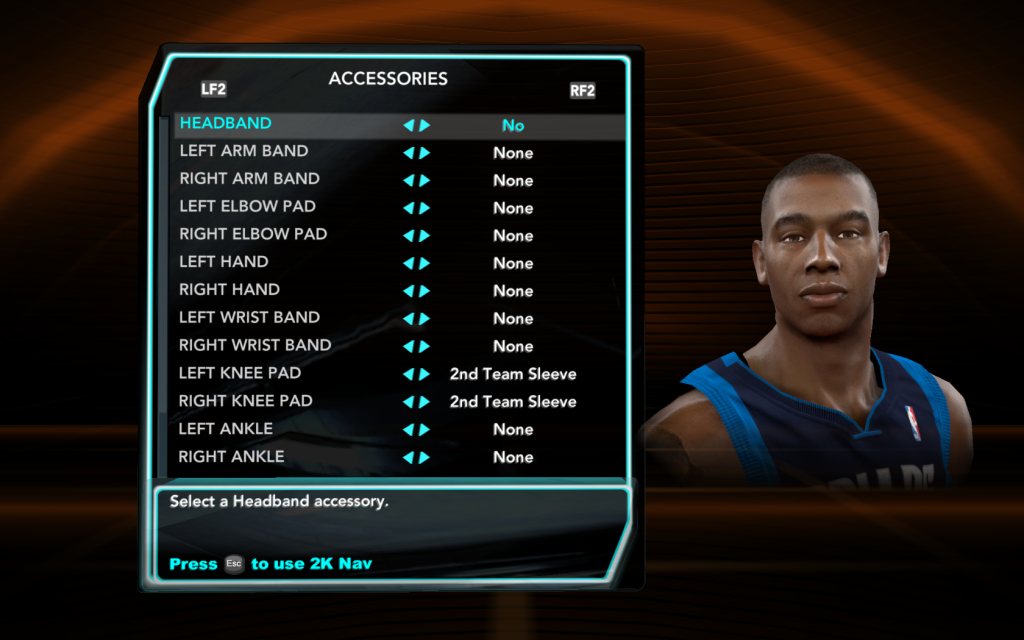Click the right arrow for Right Knee Pad
This screenshot has width=1024, height=640.
[x=425, y=402]
